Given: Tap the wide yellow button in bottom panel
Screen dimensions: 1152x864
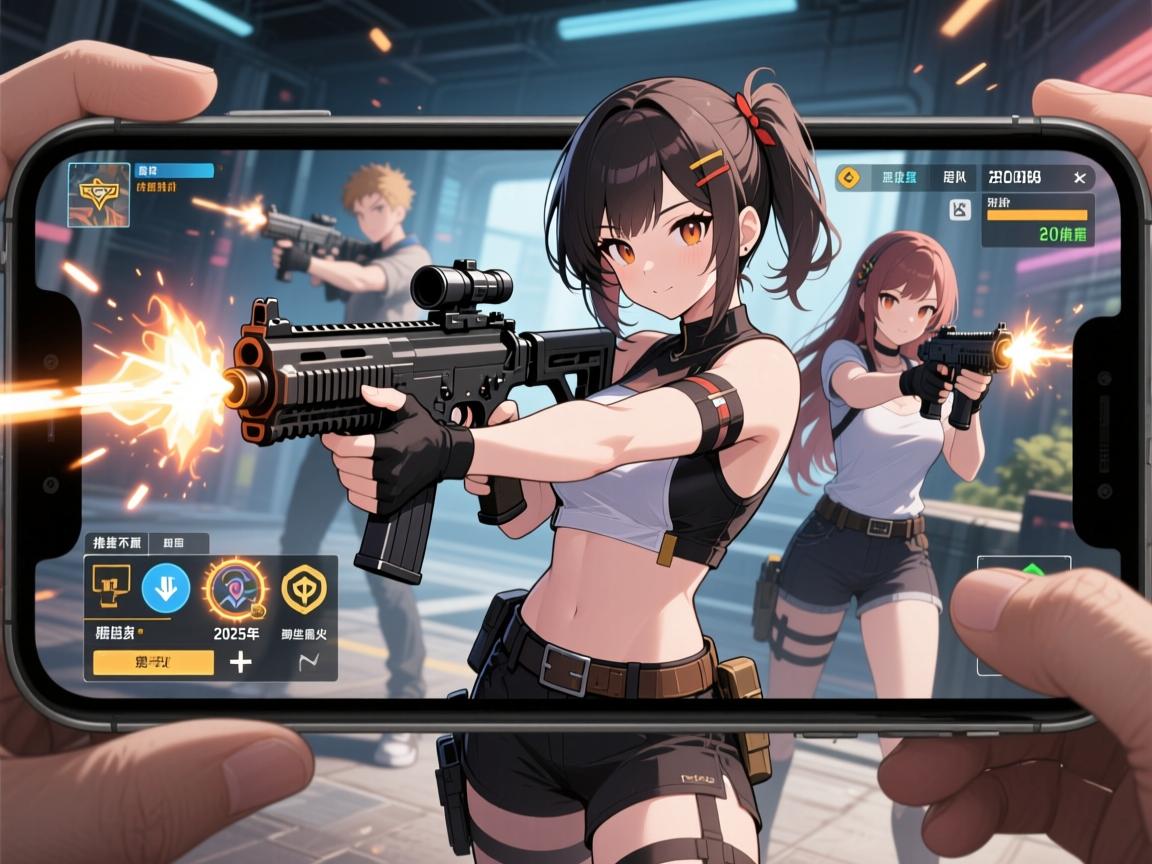Looking at the screenshot, I should coord(153,662).
